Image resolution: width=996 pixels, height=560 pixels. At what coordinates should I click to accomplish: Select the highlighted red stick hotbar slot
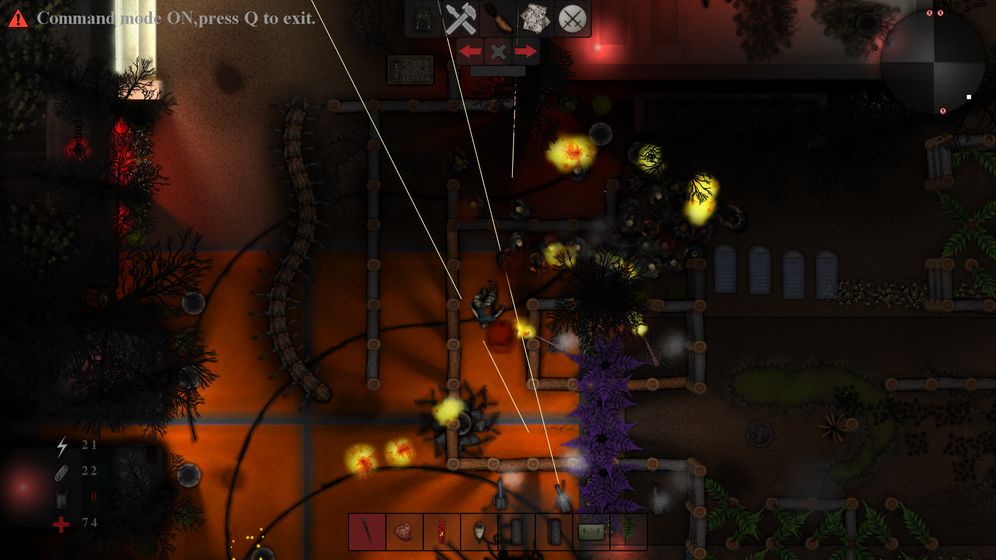367,531
